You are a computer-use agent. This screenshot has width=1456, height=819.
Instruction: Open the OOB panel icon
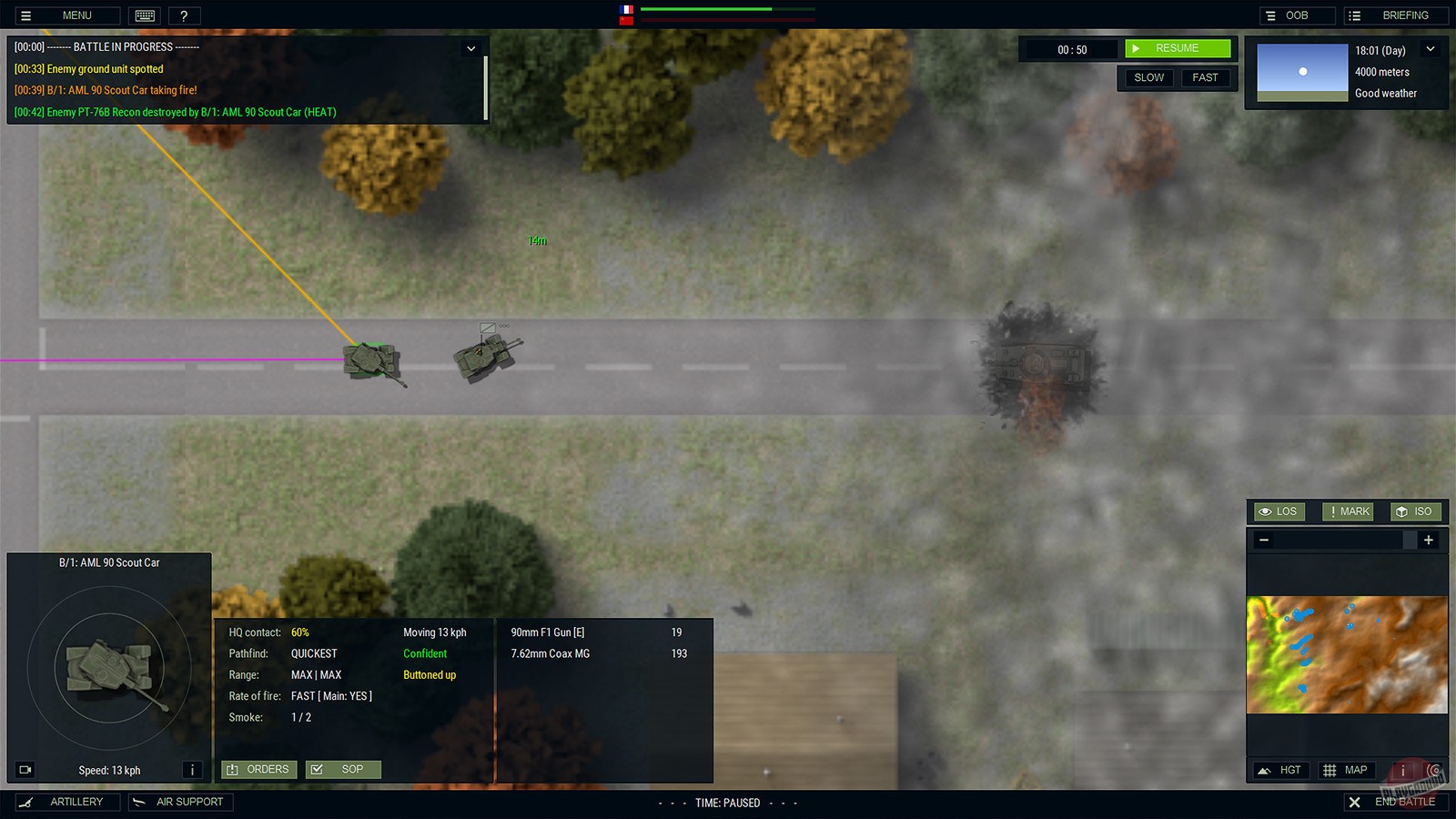pyautogui.click(x=1269, y=15)
